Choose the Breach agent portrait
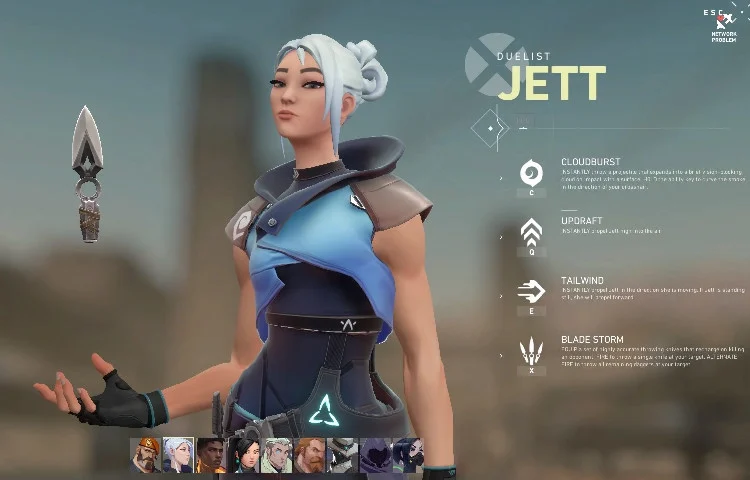The width and height of the screenshot is (750, 480). click(x=310, y=455)
